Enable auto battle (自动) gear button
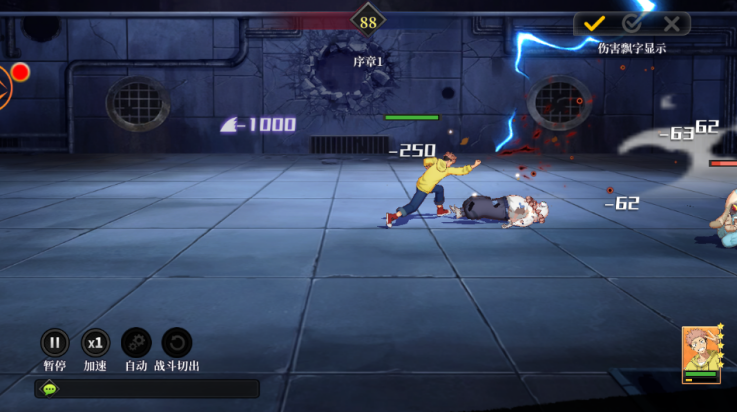737x412 pixels. tap(136, 343)
